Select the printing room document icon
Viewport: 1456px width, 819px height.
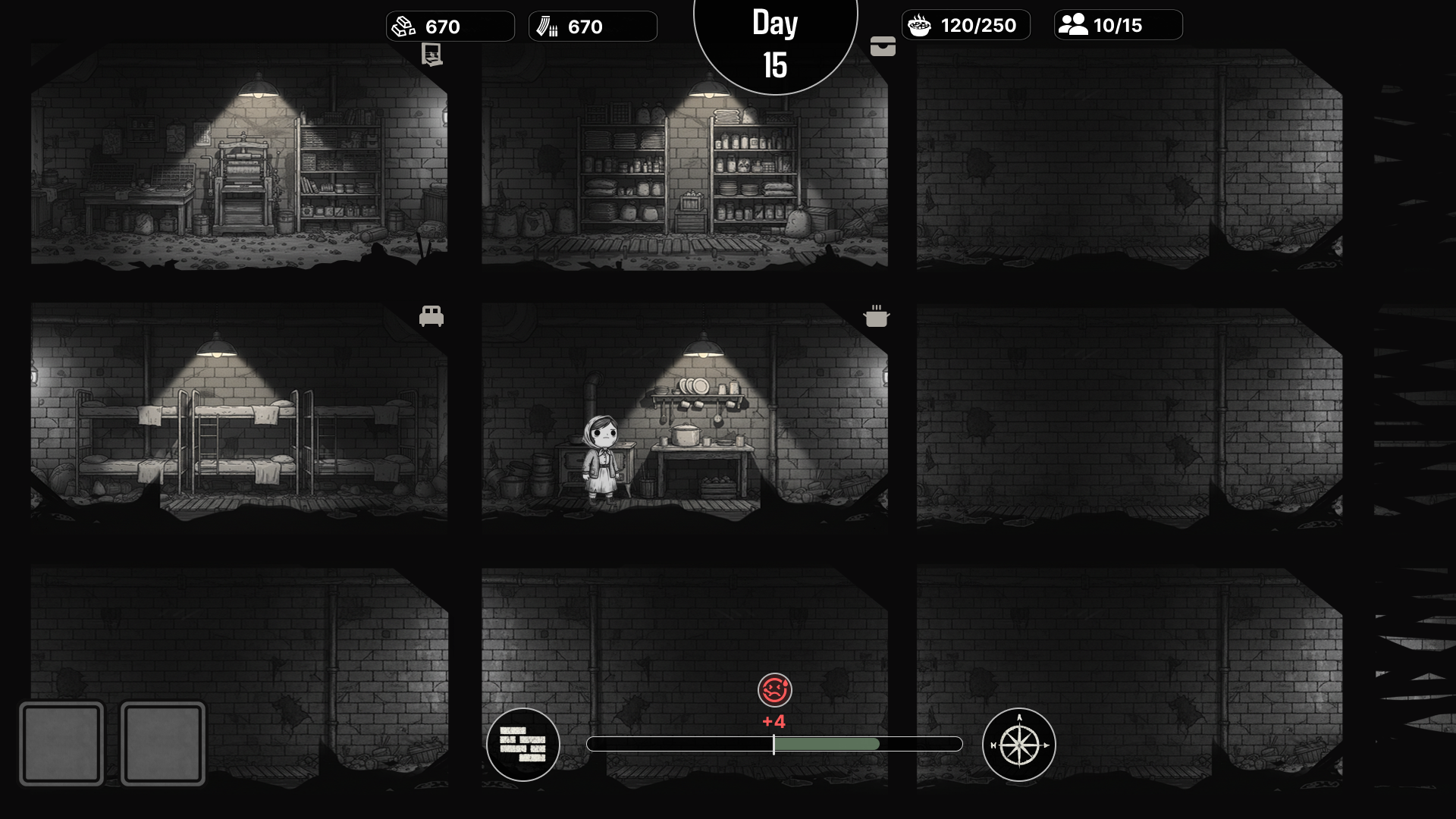[x=431, y=54]
